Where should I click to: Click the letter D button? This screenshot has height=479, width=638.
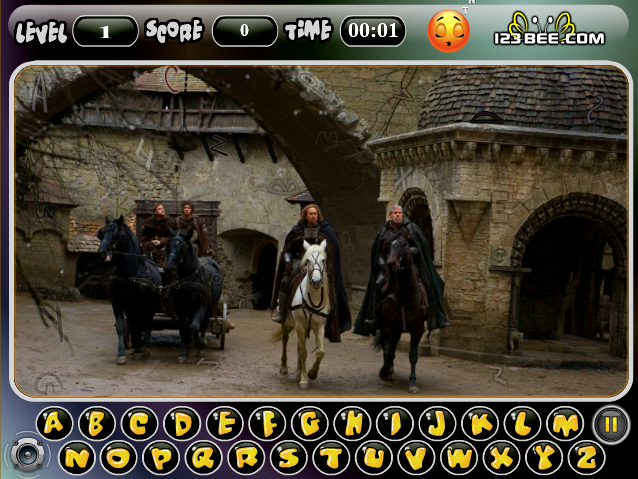pyautogui.click(x=181, y=424)
